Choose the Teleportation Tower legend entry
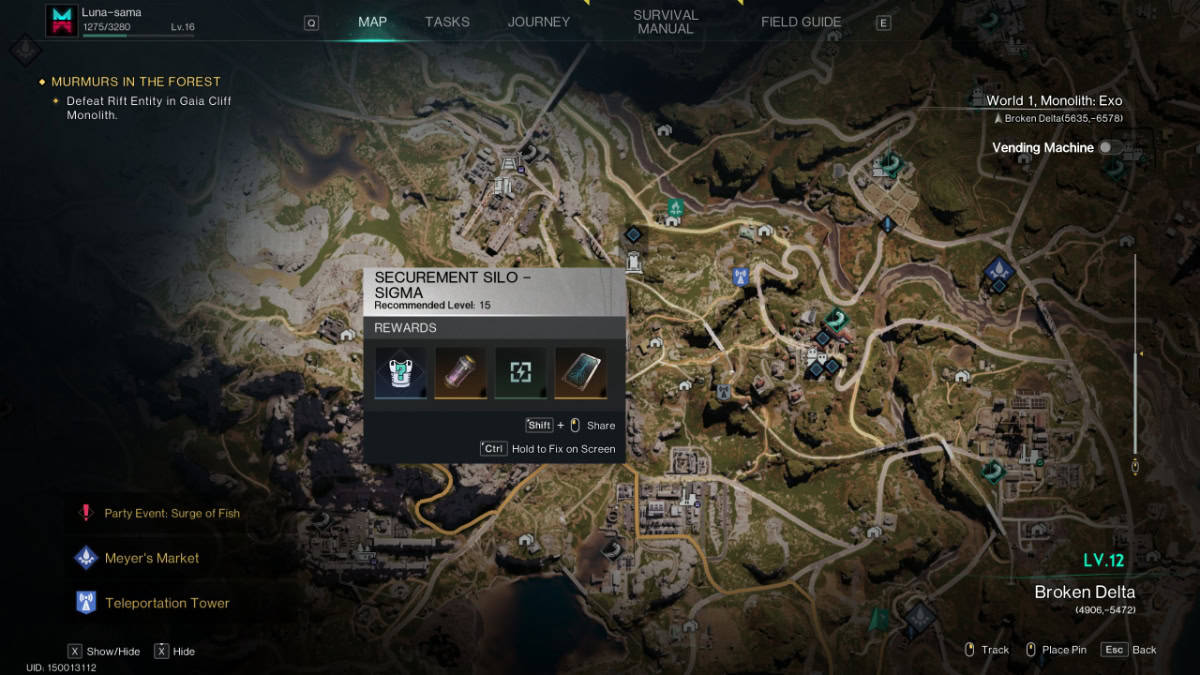The width and height of the screenshot is (1200, 675). click(166, 603)
